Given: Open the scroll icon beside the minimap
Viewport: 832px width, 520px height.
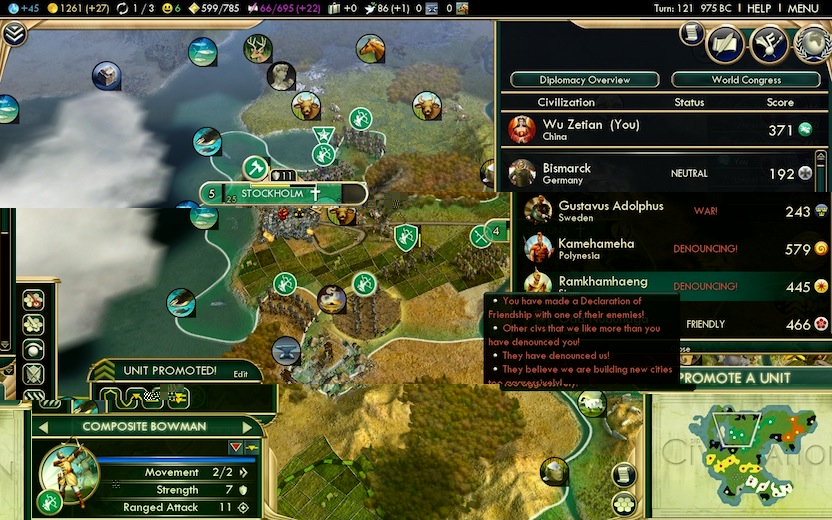Looking at the screenshot, I should 624,474.
